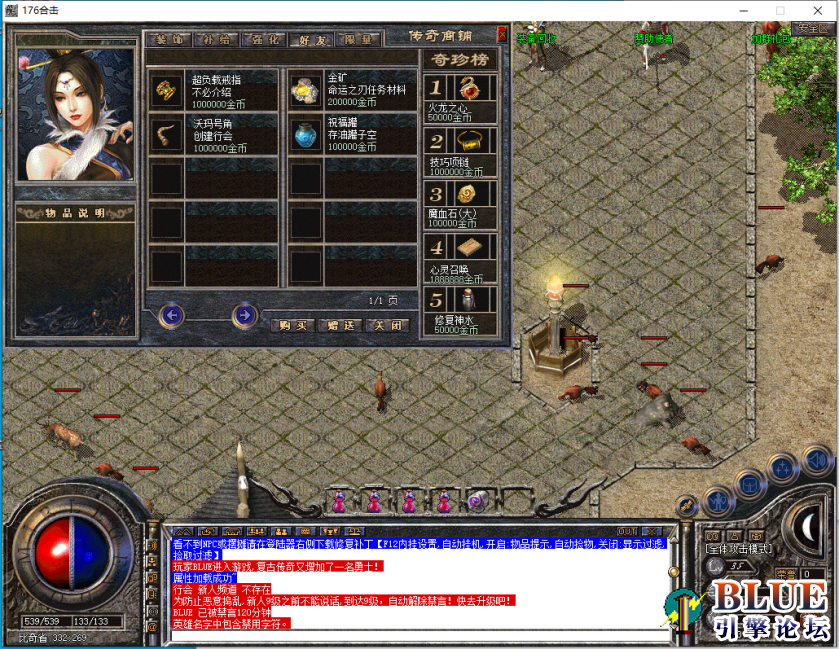Screen dimensions: 839x649
Task: Click the 购买 buy button
Action: 292,325
